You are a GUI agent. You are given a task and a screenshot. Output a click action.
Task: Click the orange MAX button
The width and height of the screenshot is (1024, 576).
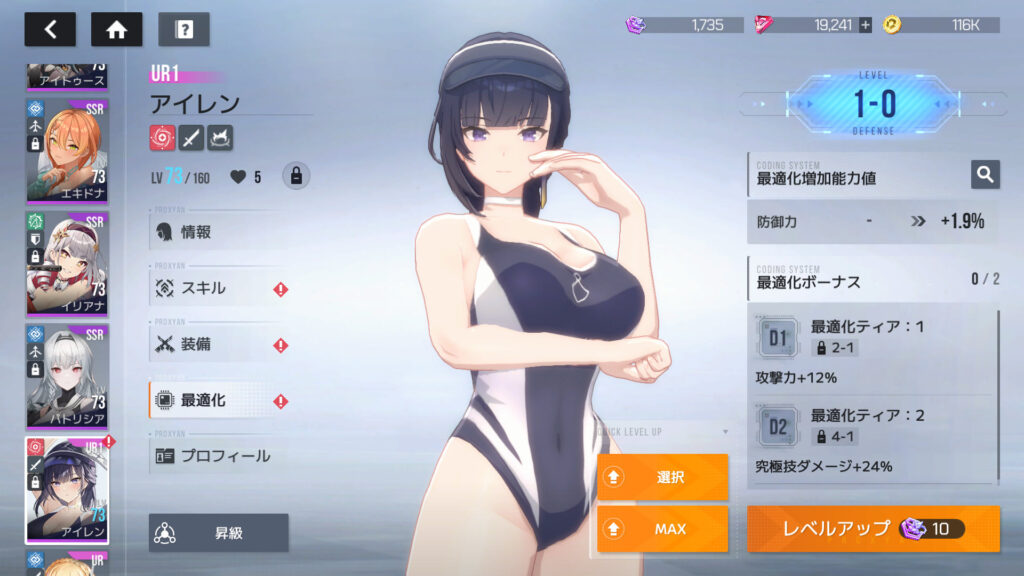pos(662,529)
